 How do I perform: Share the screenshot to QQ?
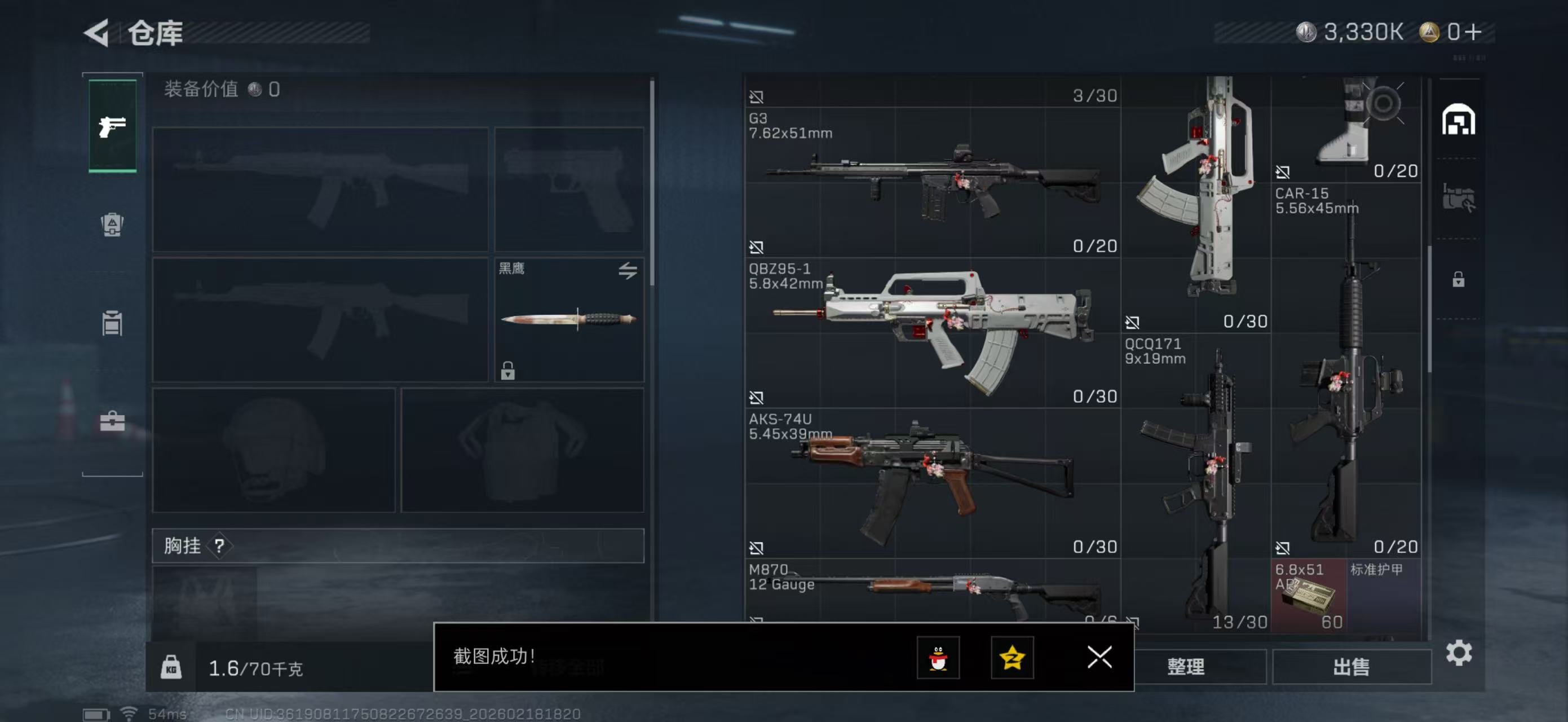coord(938,658)
